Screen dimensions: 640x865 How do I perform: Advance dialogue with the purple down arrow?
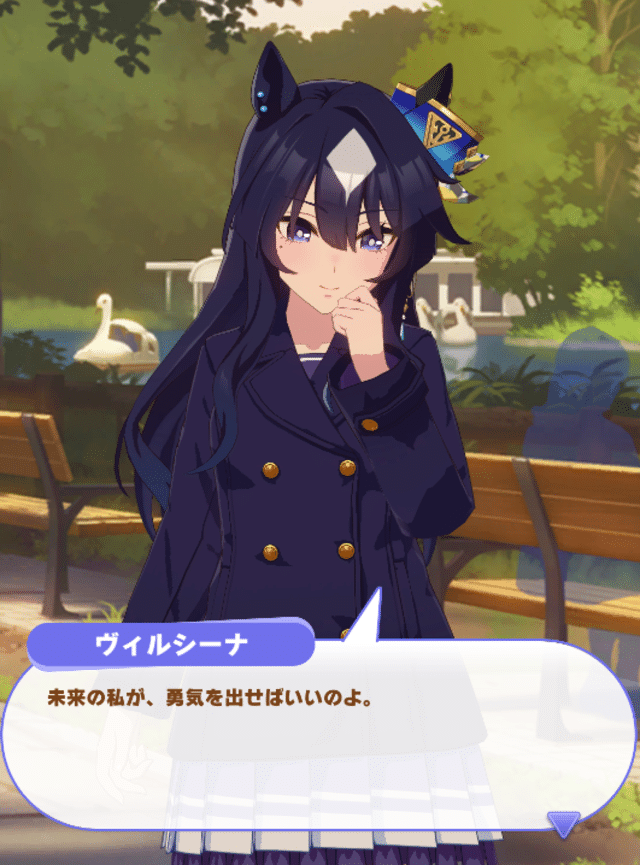(564, 824)
